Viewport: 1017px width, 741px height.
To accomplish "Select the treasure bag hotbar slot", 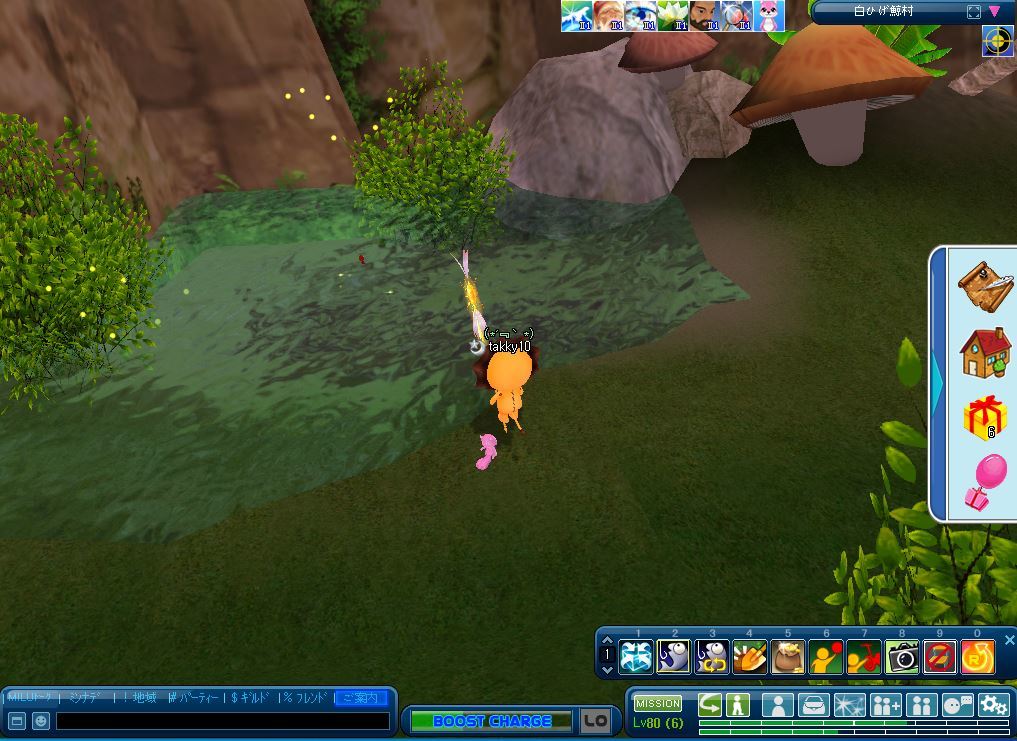I will click(787, 657).
